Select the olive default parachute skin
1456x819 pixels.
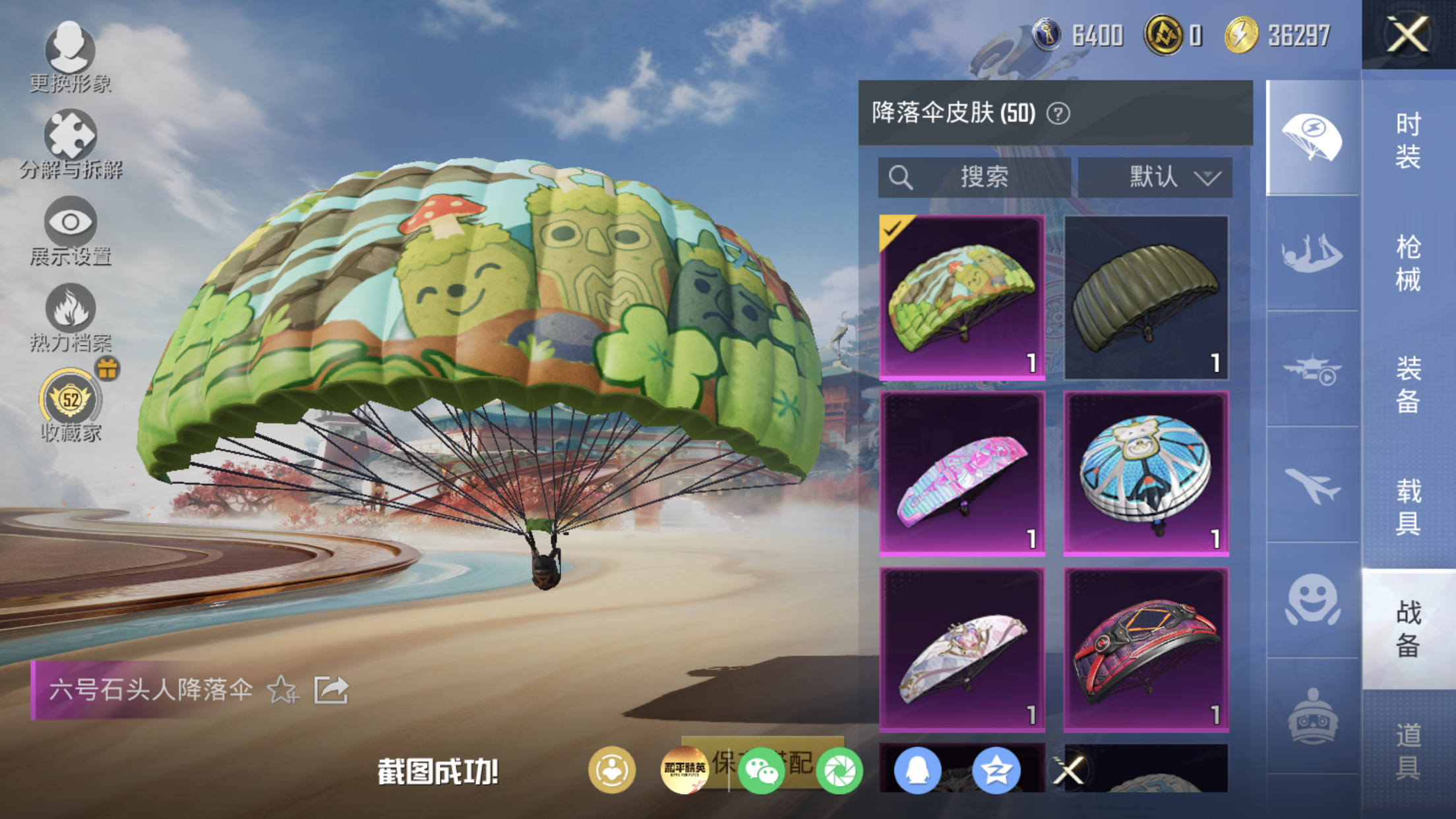(x=1146, y=297)
